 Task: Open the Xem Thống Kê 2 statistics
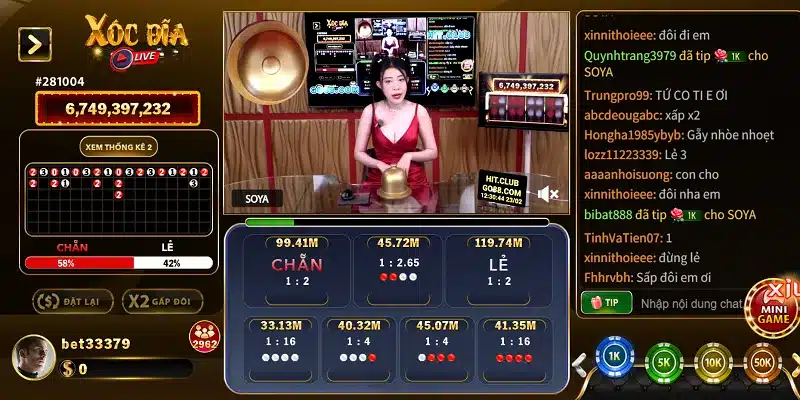120,147
